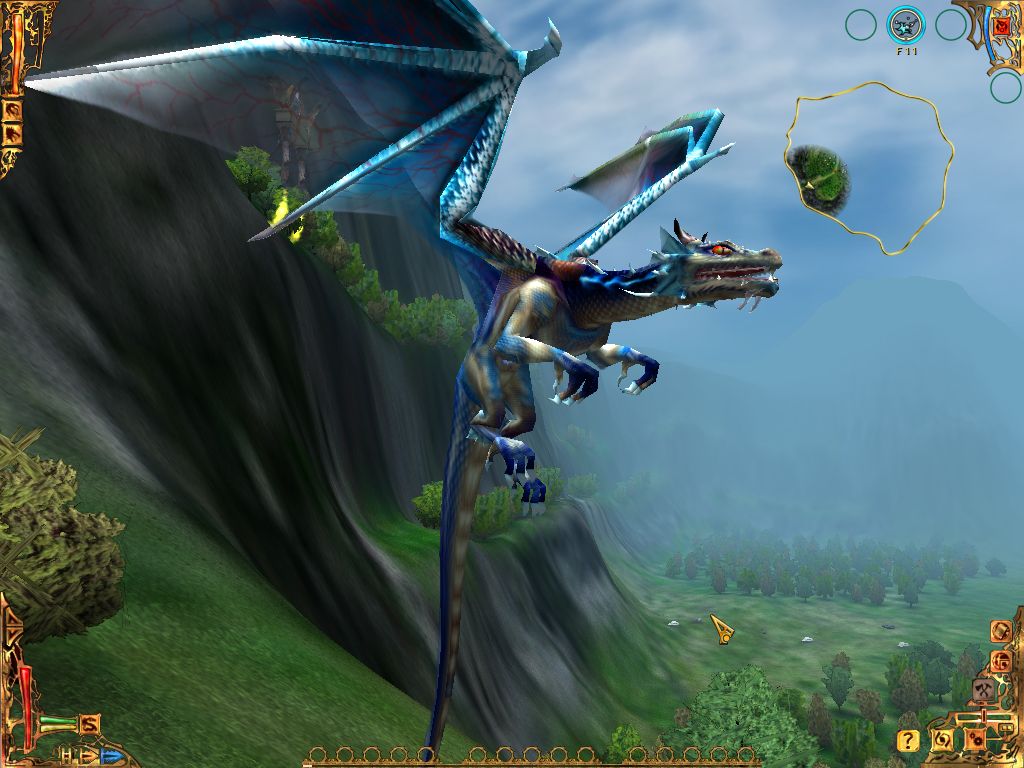Click the swirl icon button
1024x768 pixels.
tap(942, 741)
